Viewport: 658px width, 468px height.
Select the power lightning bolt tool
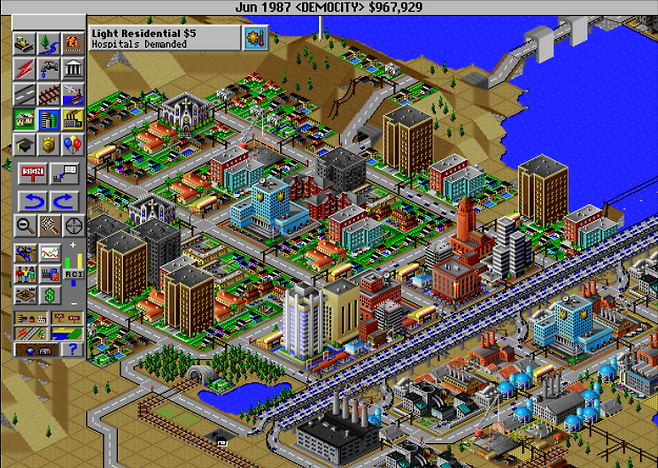point(24,68)
